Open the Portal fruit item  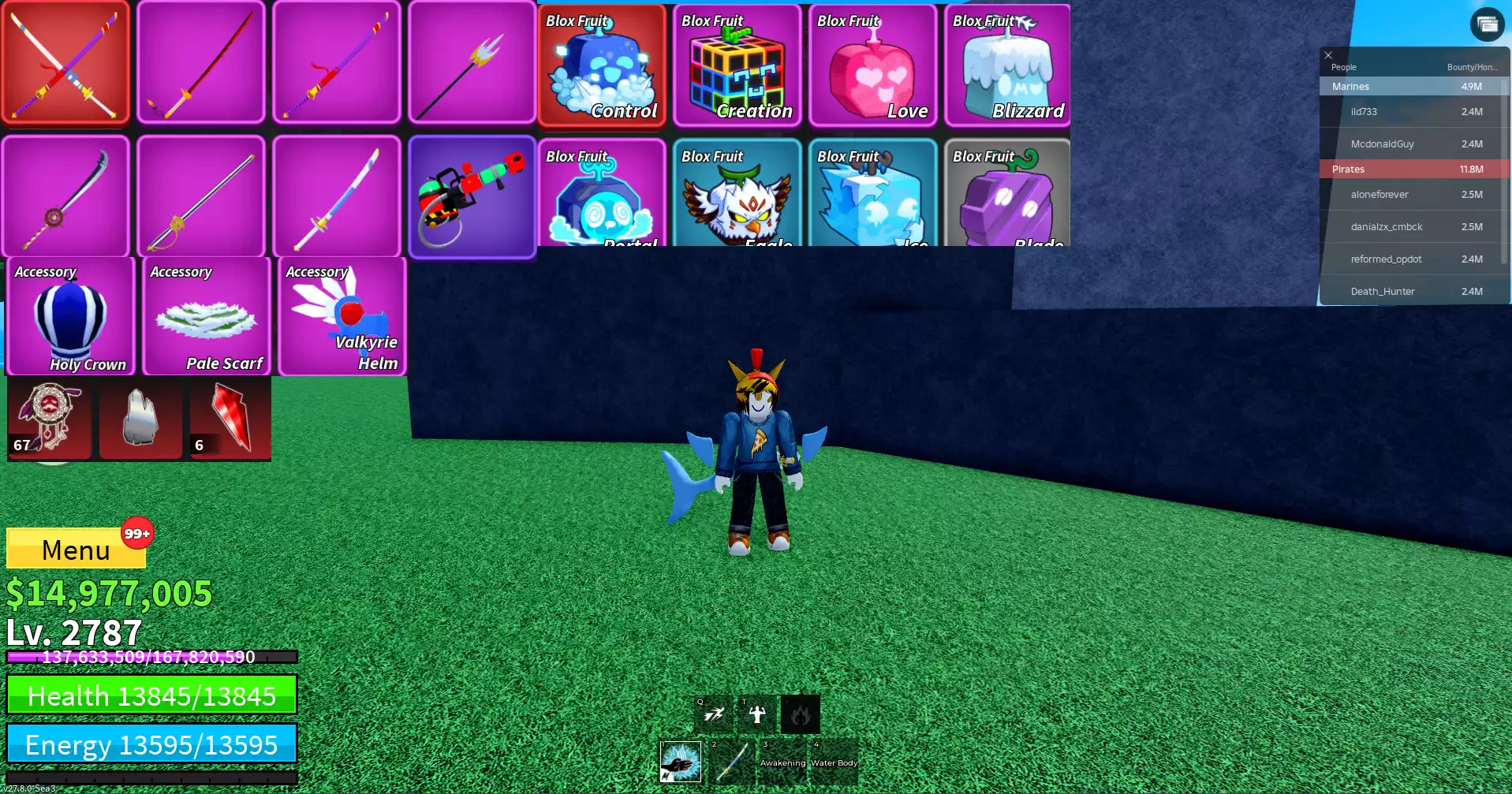603,196
